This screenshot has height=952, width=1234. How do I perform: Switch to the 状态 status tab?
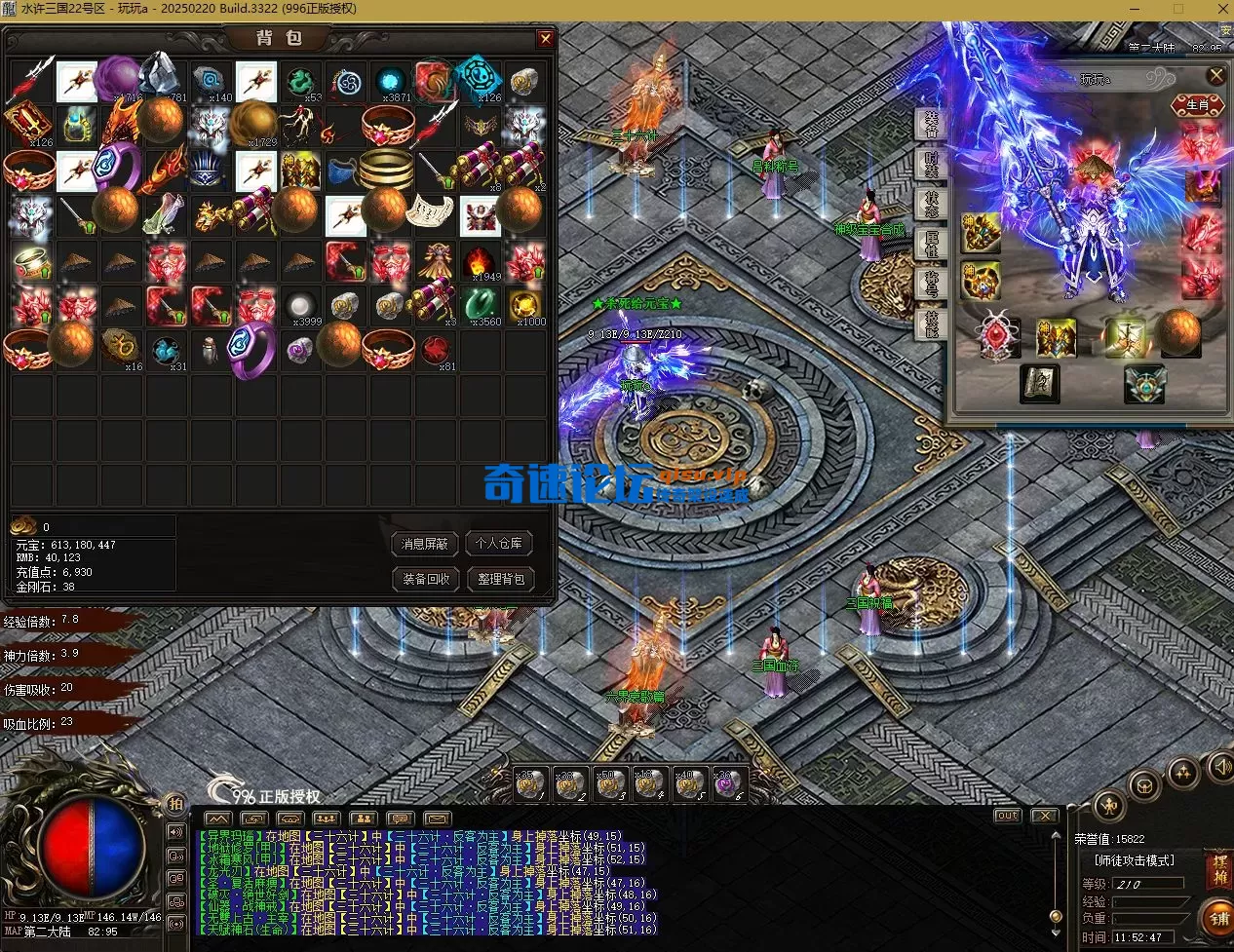click(x=931, y=203)
